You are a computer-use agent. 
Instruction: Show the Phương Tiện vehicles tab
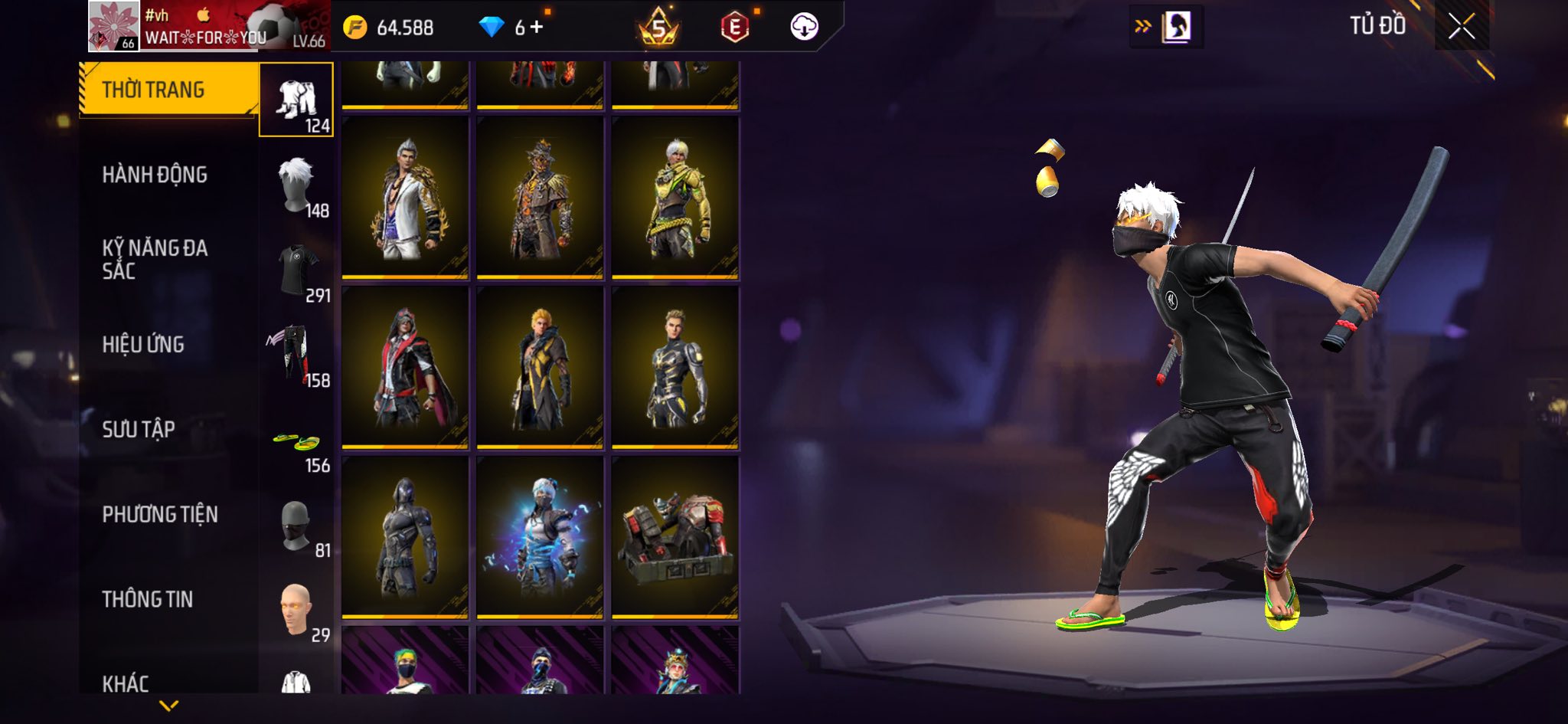point(160,514)
